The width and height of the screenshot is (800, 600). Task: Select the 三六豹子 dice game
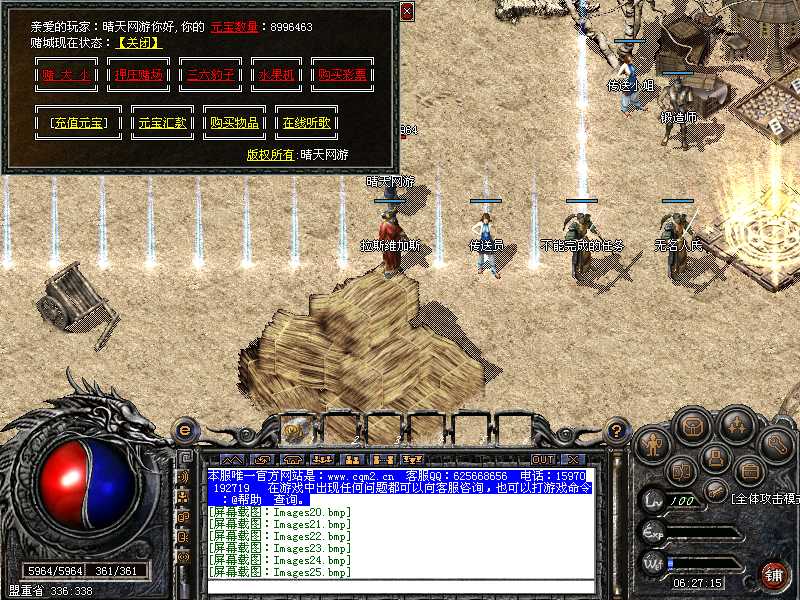210,75
